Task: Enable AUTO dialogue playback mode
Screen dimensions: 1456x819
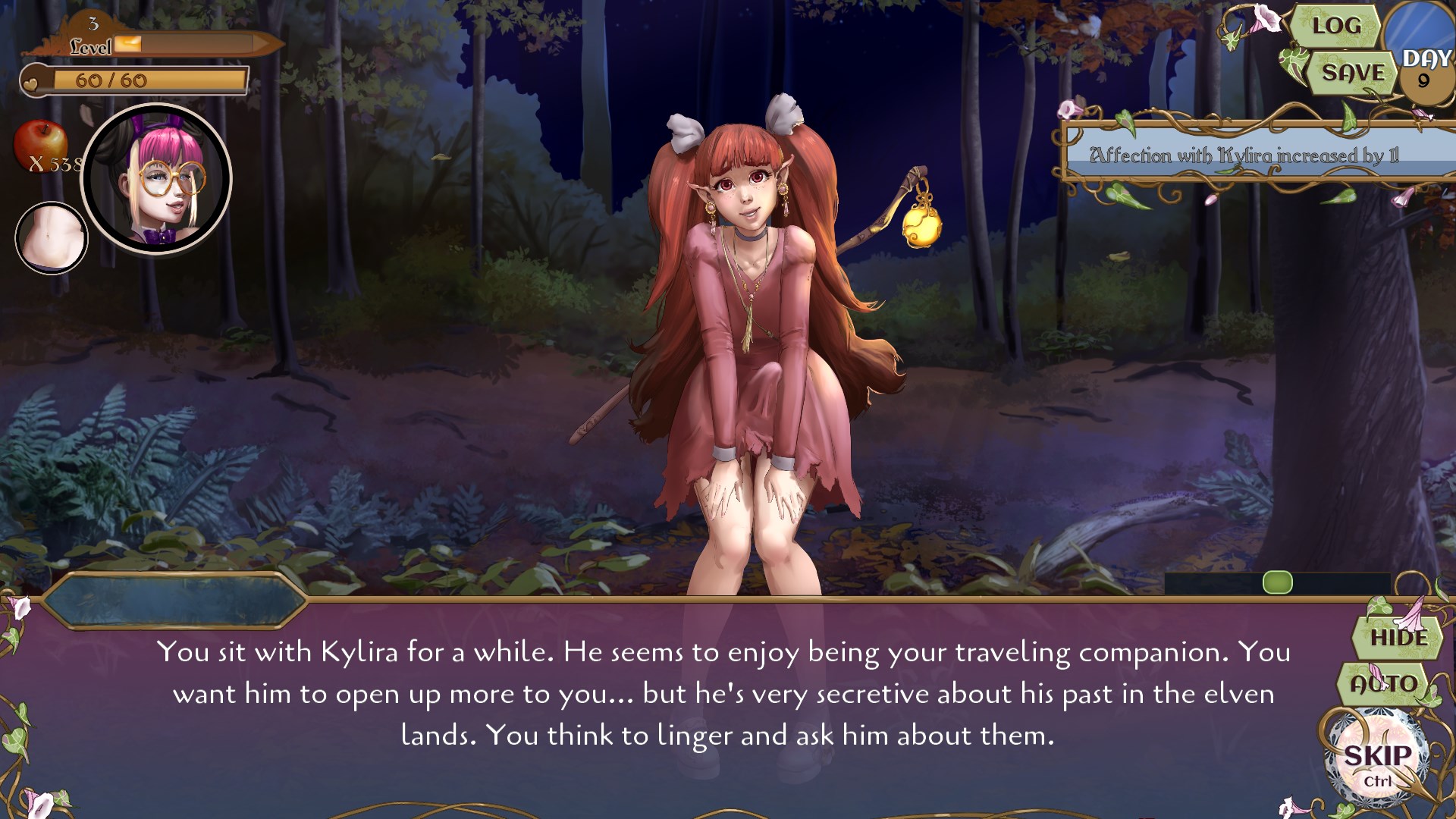Action: click(x=1386, y=683)
